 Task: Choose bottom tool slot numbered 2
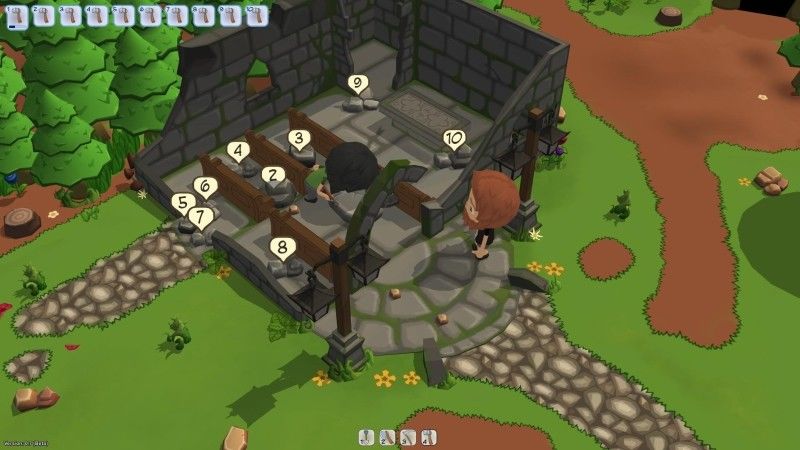click(388, 437)
